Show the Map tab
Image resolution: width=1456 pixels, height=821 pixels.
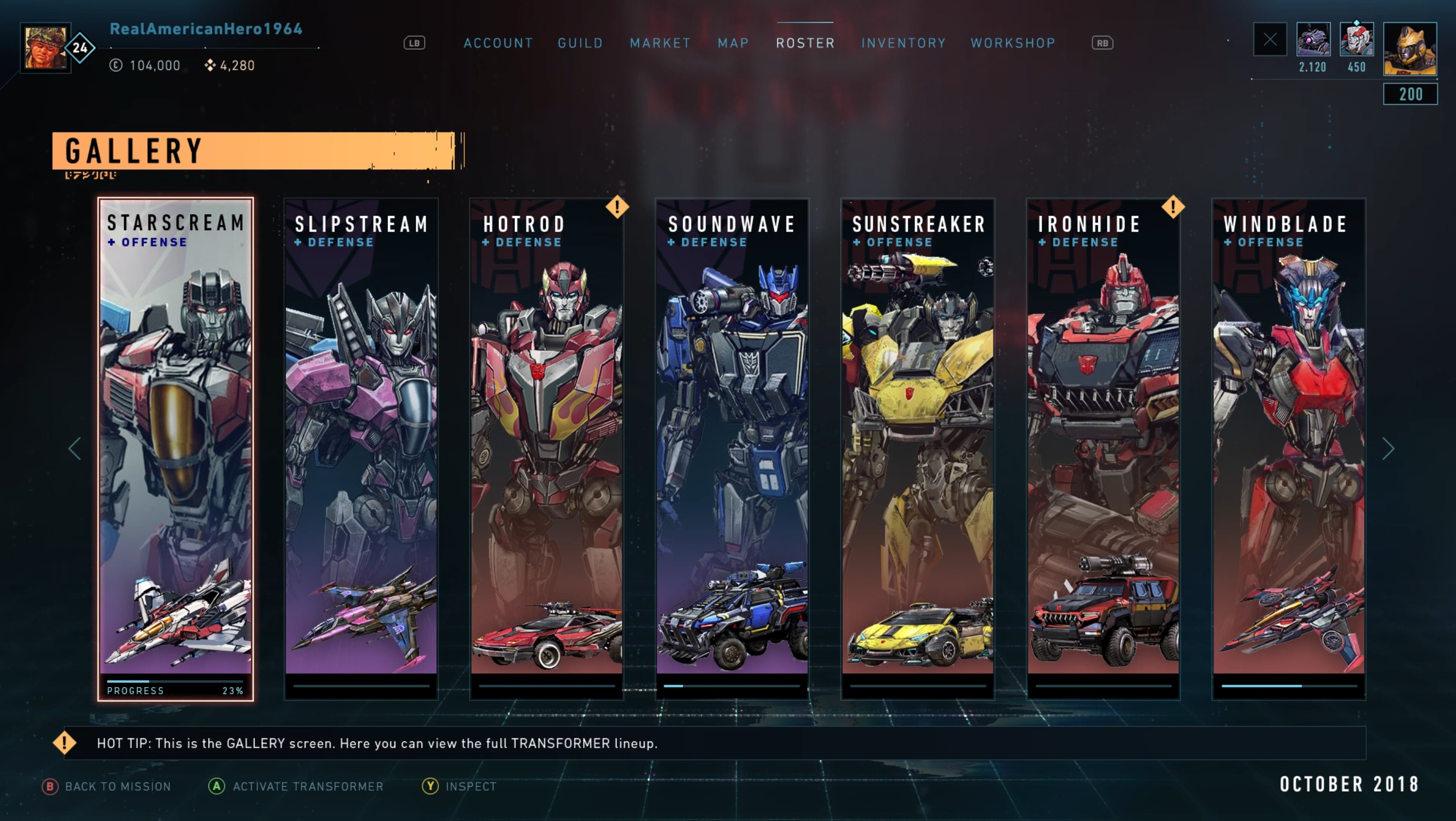coord(733,43)
